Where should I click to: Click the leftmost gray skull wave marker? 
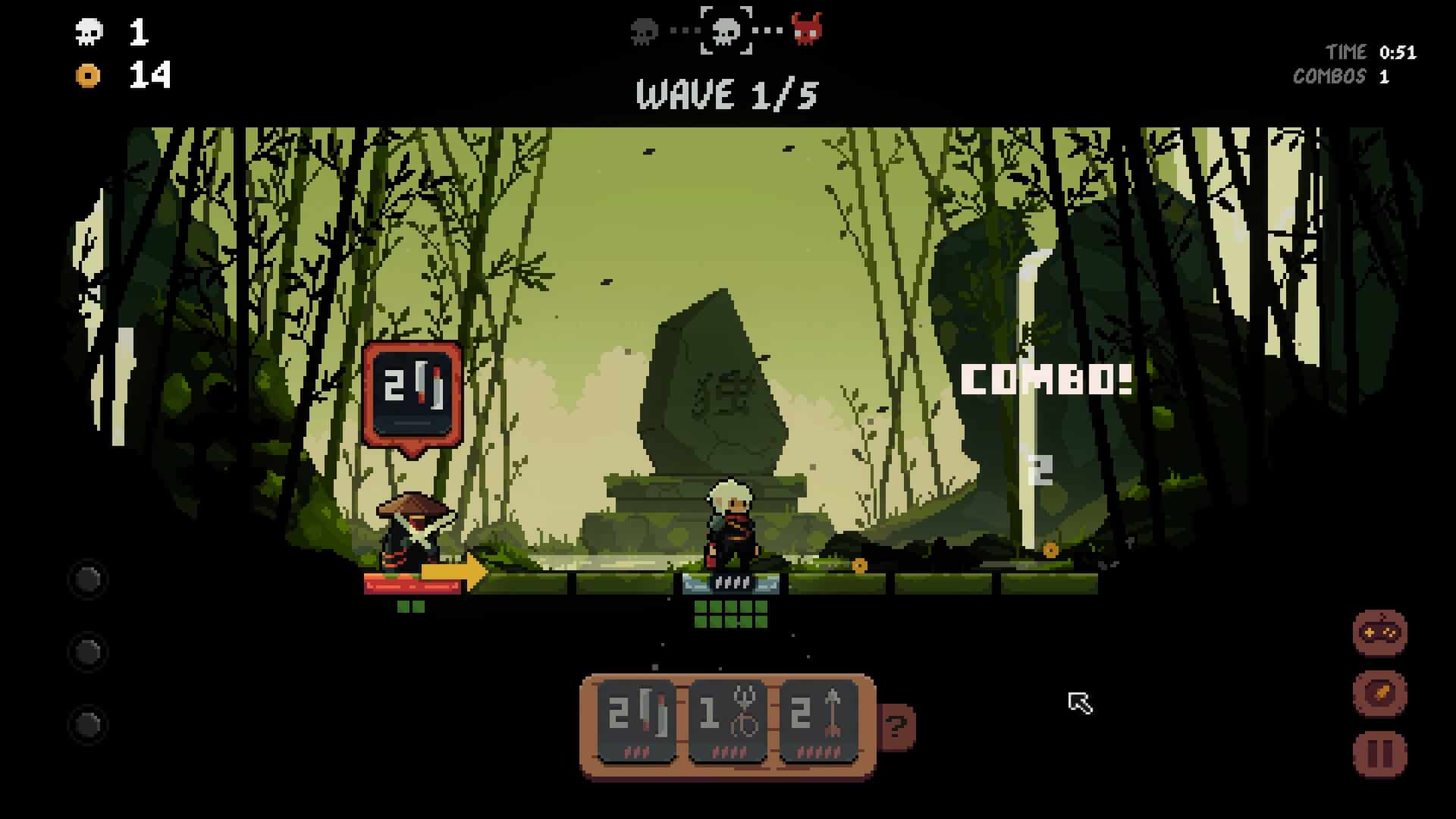click(644, 32)
